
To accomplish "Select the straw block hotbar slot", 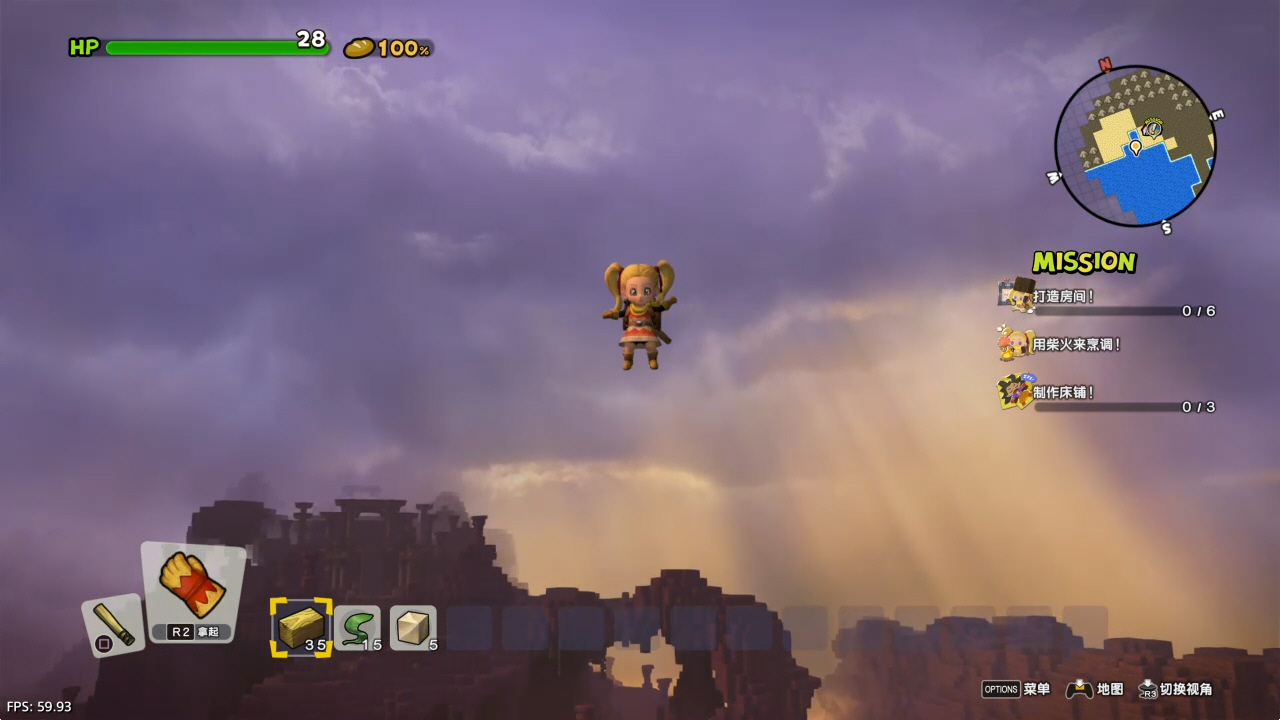I will [301, 627].
